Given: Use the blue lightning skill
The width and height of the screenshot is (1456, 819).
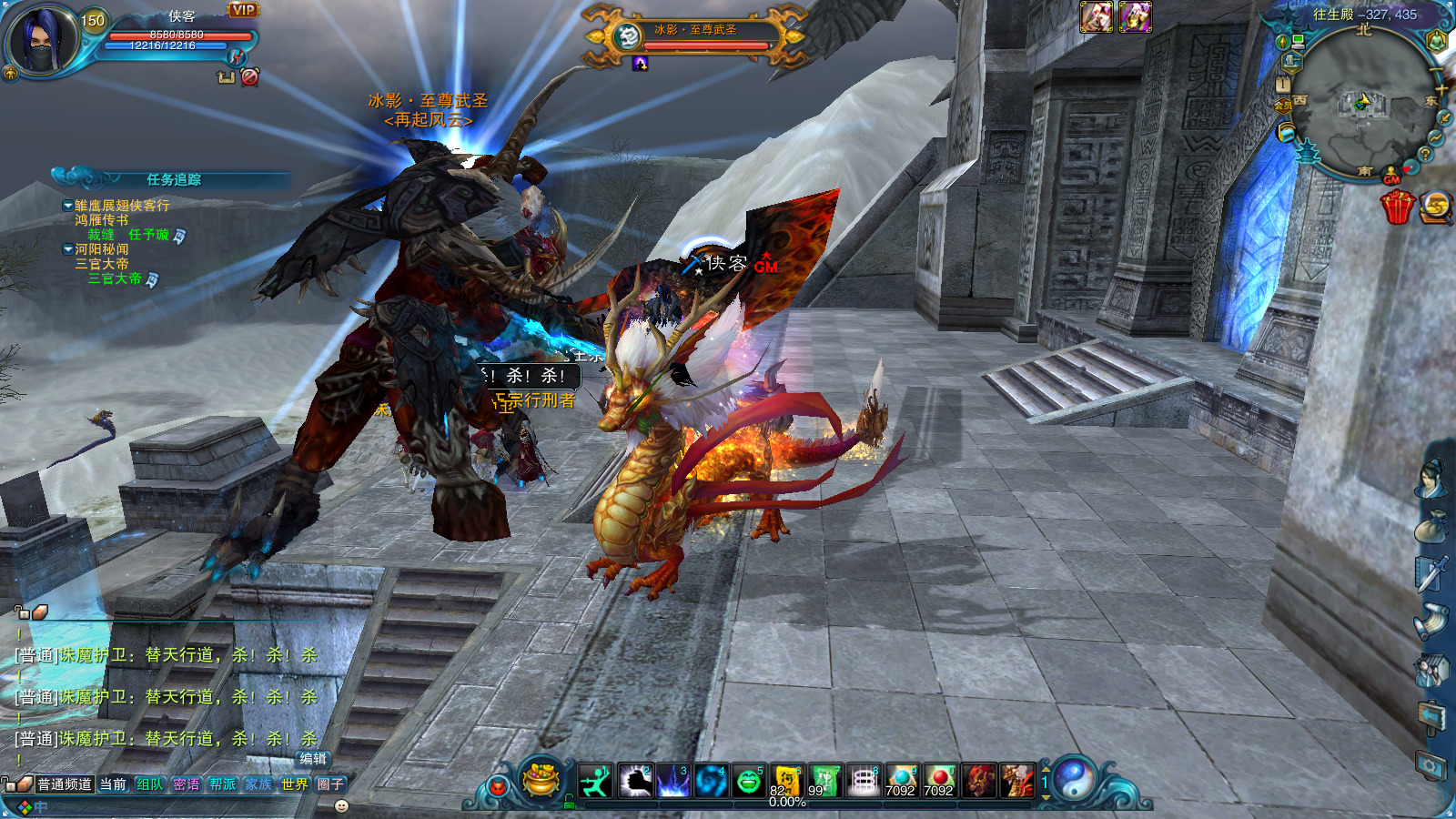Looking at the screenshot, I should coord(672,781).
